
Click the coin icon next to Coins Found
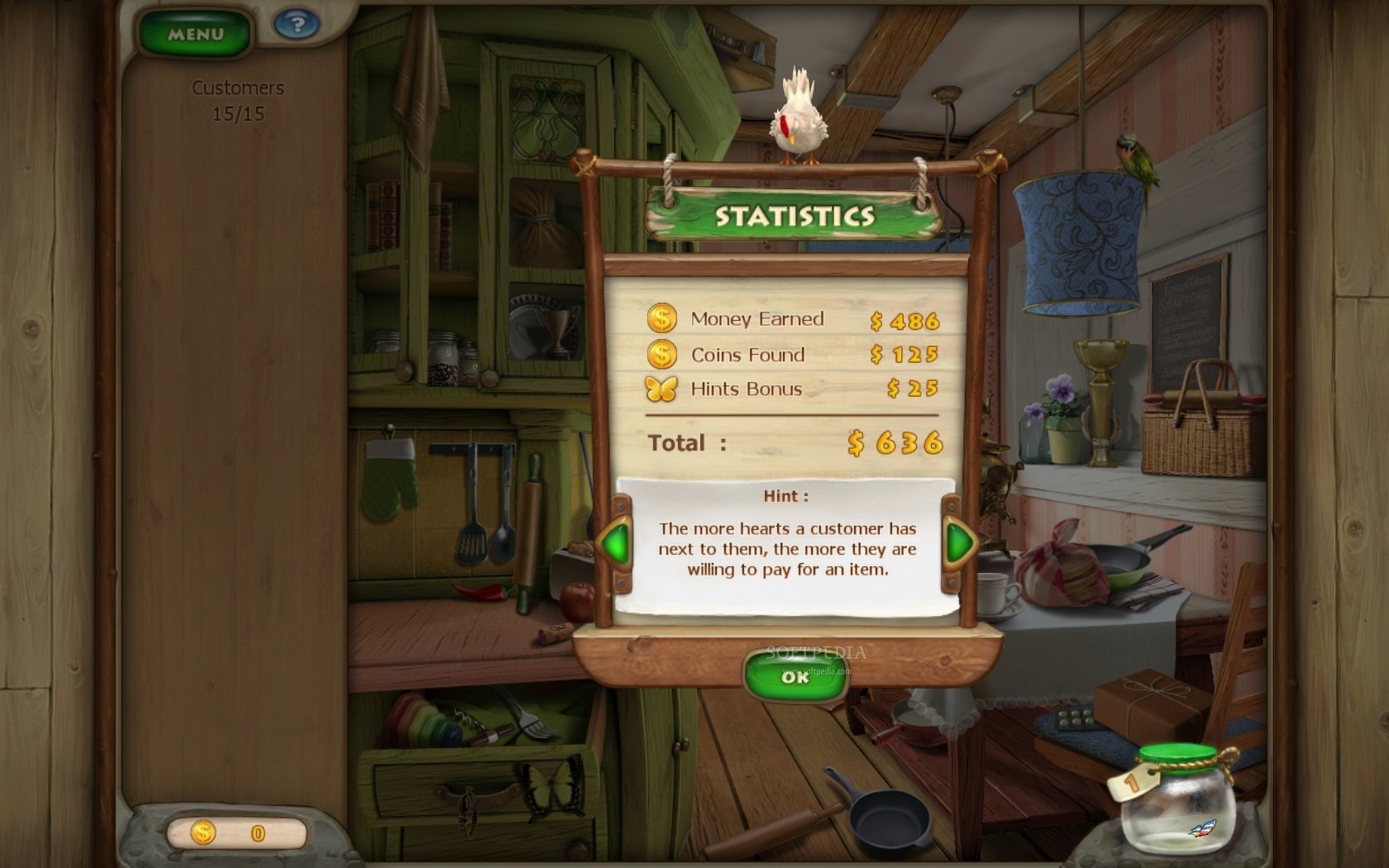661,354
